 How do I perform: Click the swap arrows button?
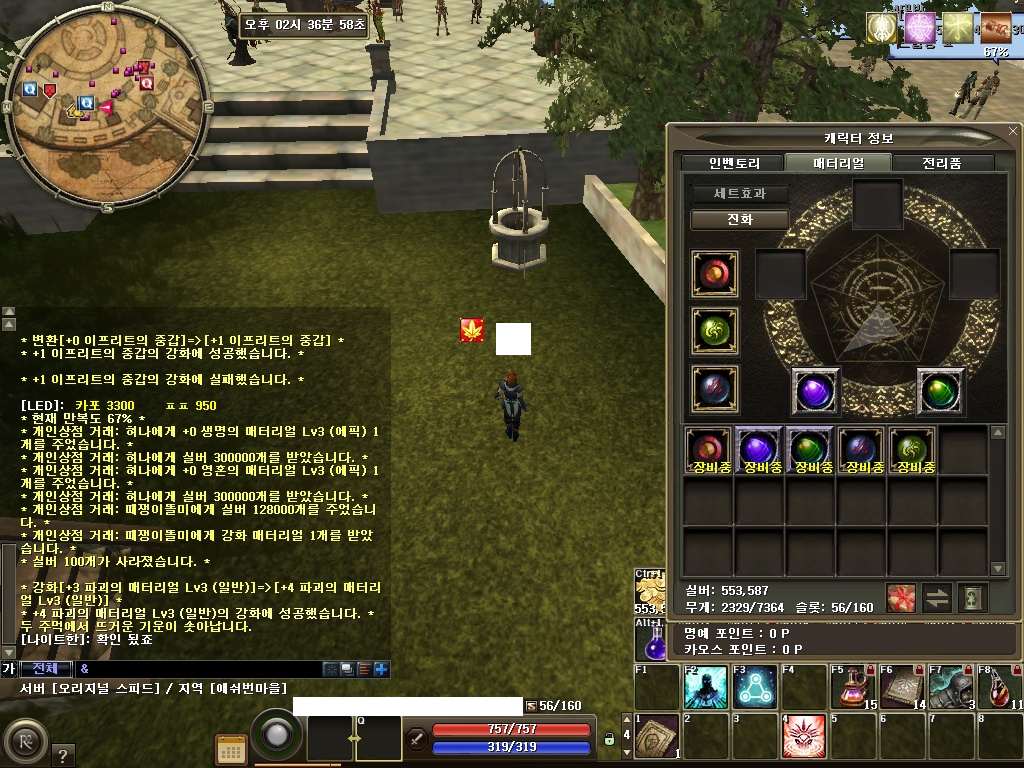936,598
